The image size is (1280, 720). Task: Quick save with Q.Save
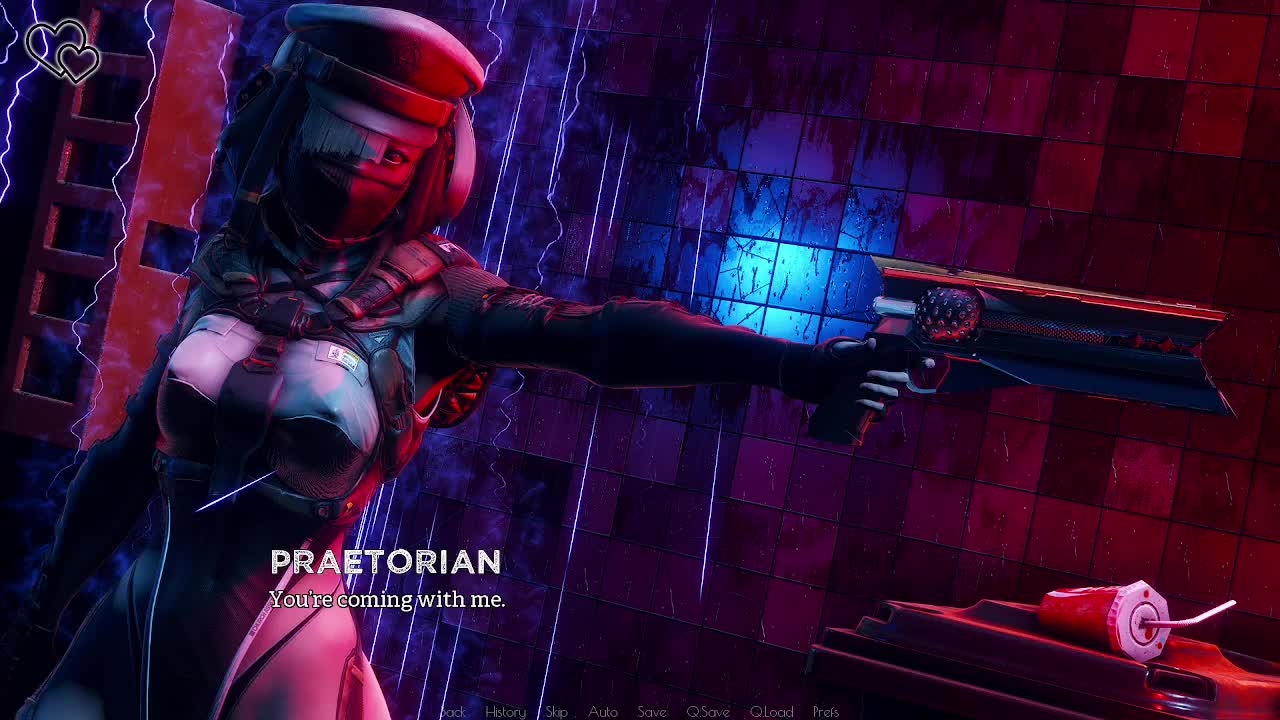tap(708, 712)
